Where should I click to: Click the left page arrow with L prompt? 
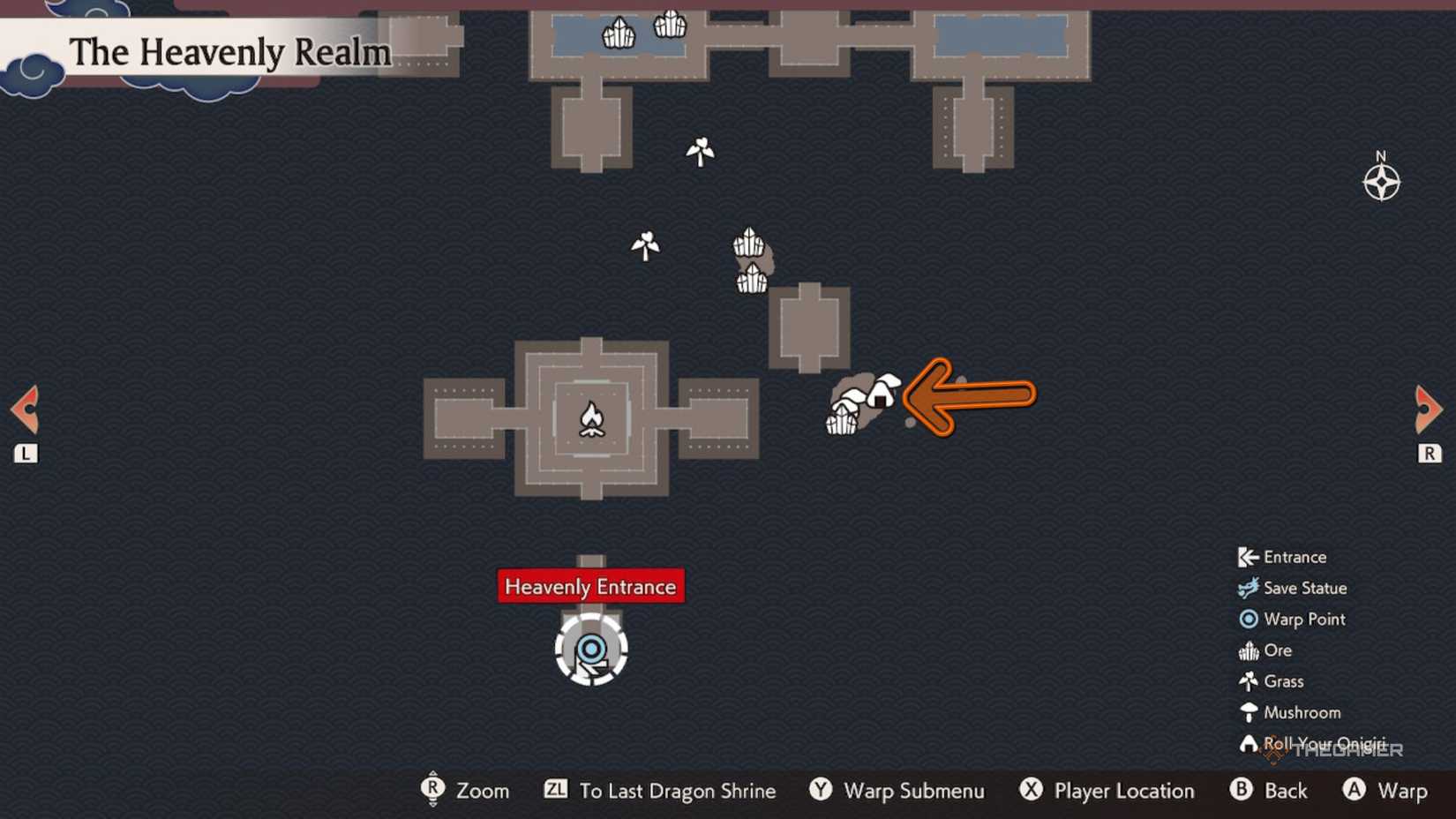pos(24,409)
